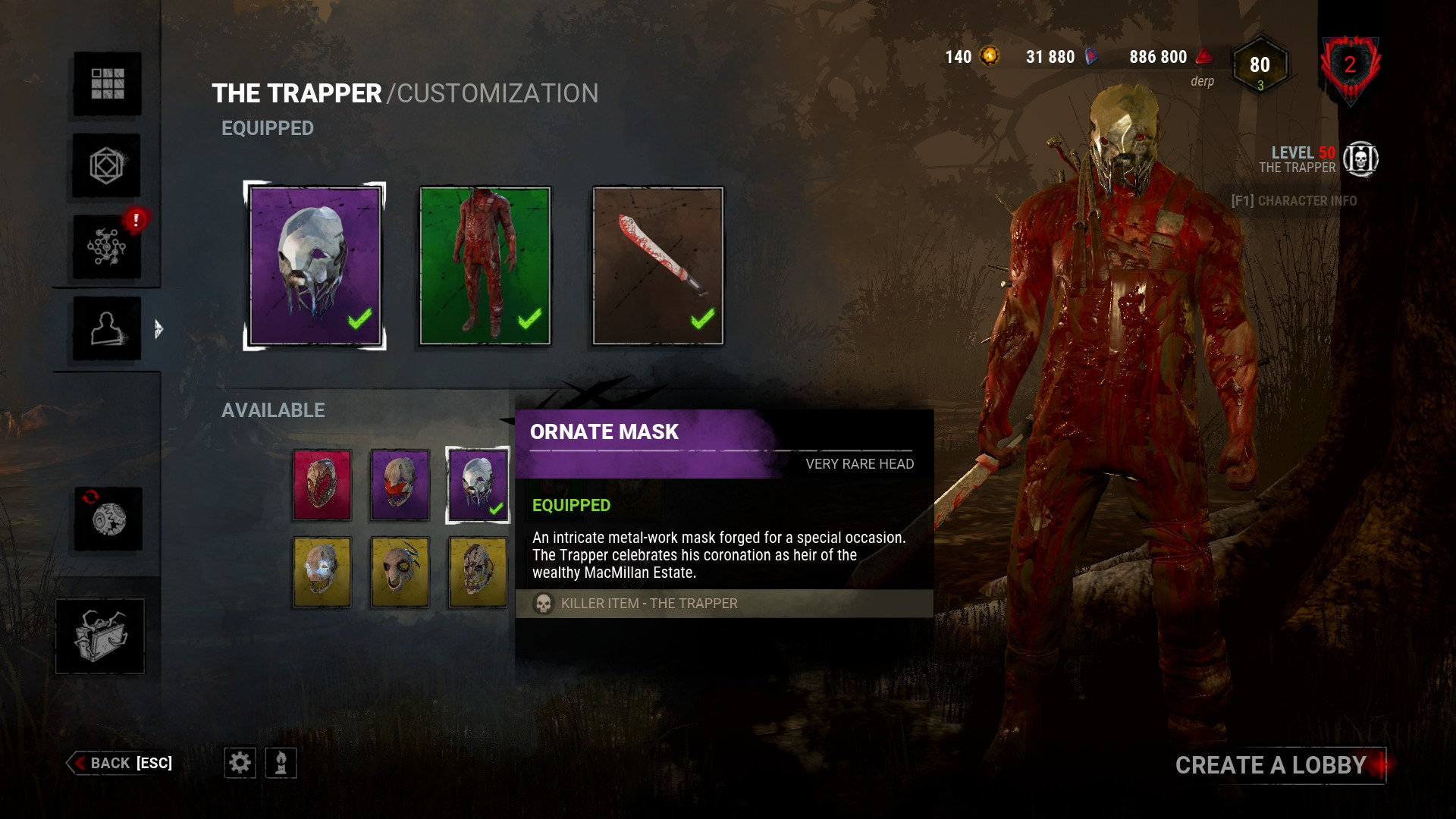Open Character Info for The Trapper
The height and width of the screenshot is (819, 1456).
click(1294, 201)
